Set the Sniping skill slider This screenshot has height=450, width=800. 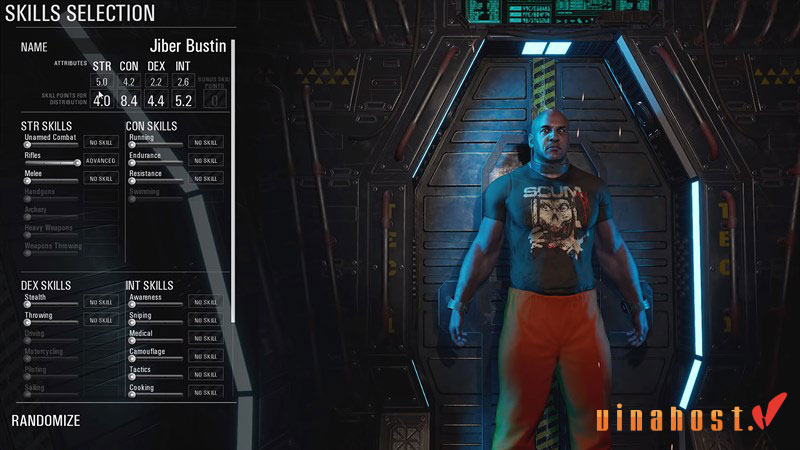coord(155,322)
